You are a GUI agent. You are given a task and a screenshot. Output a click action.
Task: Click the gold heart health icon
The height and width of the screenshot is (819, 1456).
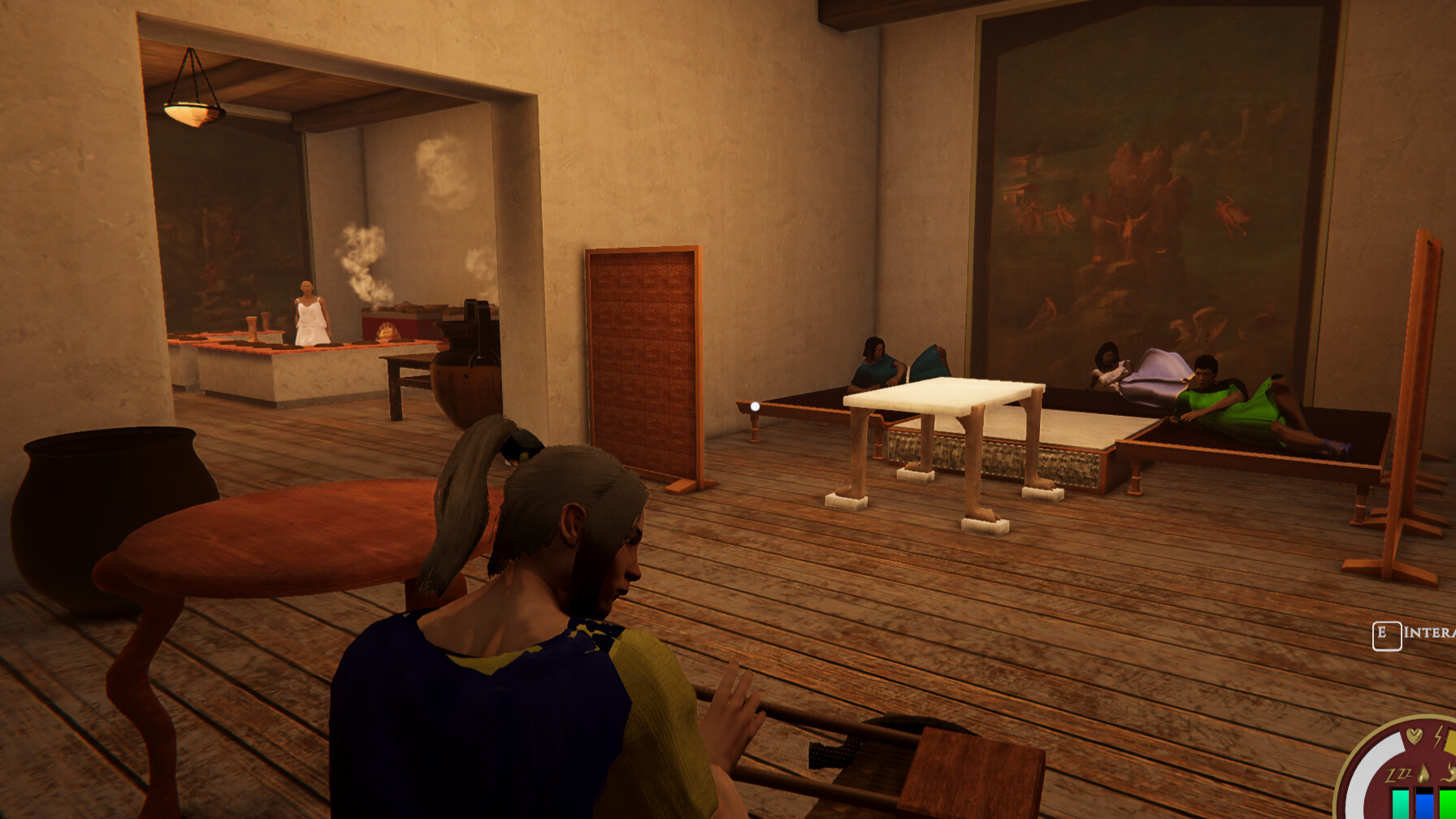(x=1414, y=735)
